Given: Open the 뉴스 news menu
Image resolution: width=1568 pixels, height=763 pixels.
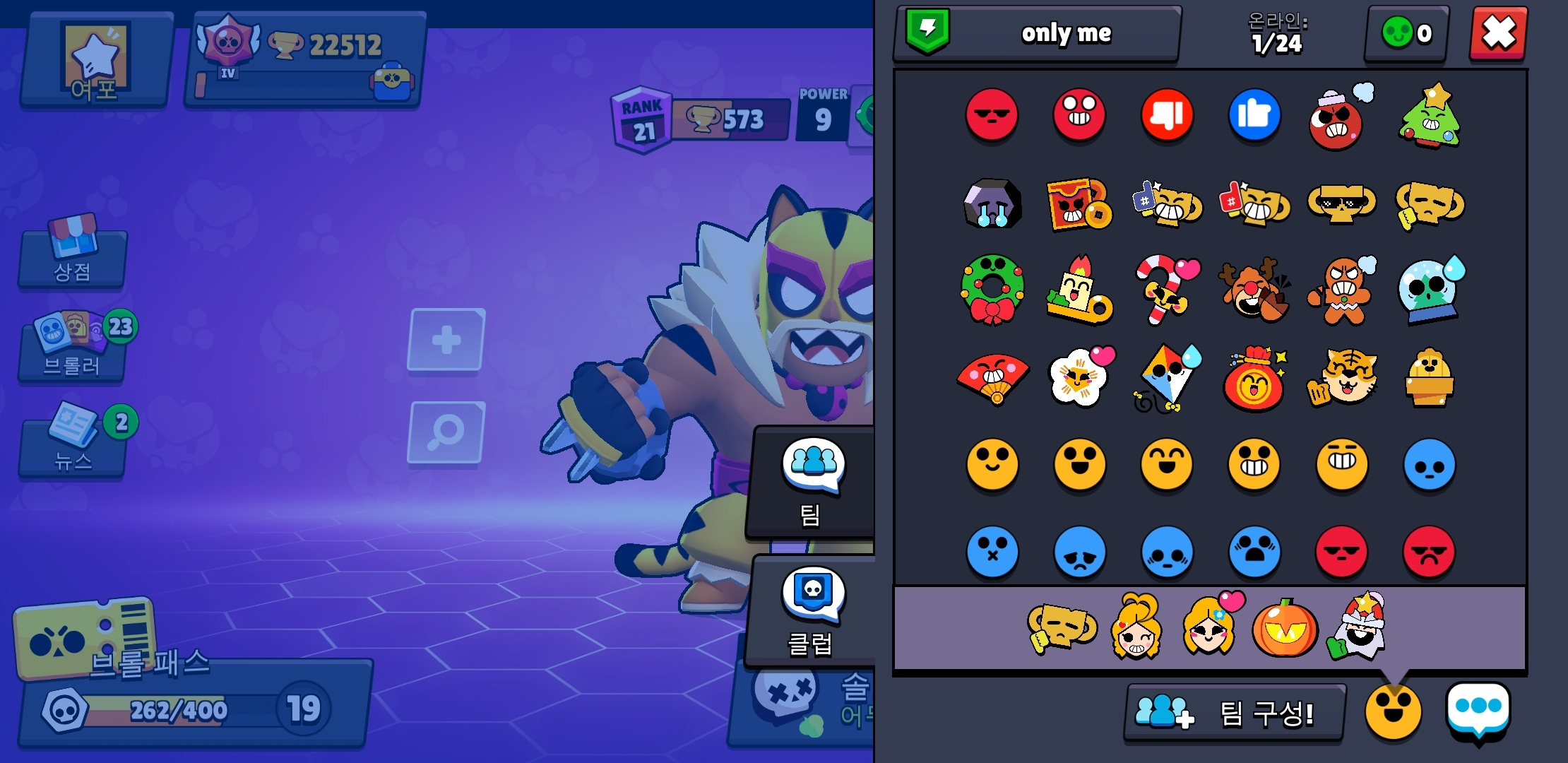Looking at the screenshot, I should pos(73,442).
